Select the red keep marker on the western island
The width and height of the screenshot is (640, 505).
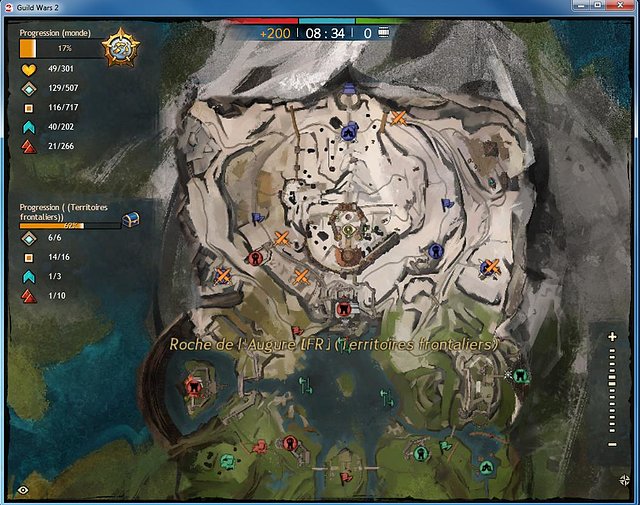192,385
